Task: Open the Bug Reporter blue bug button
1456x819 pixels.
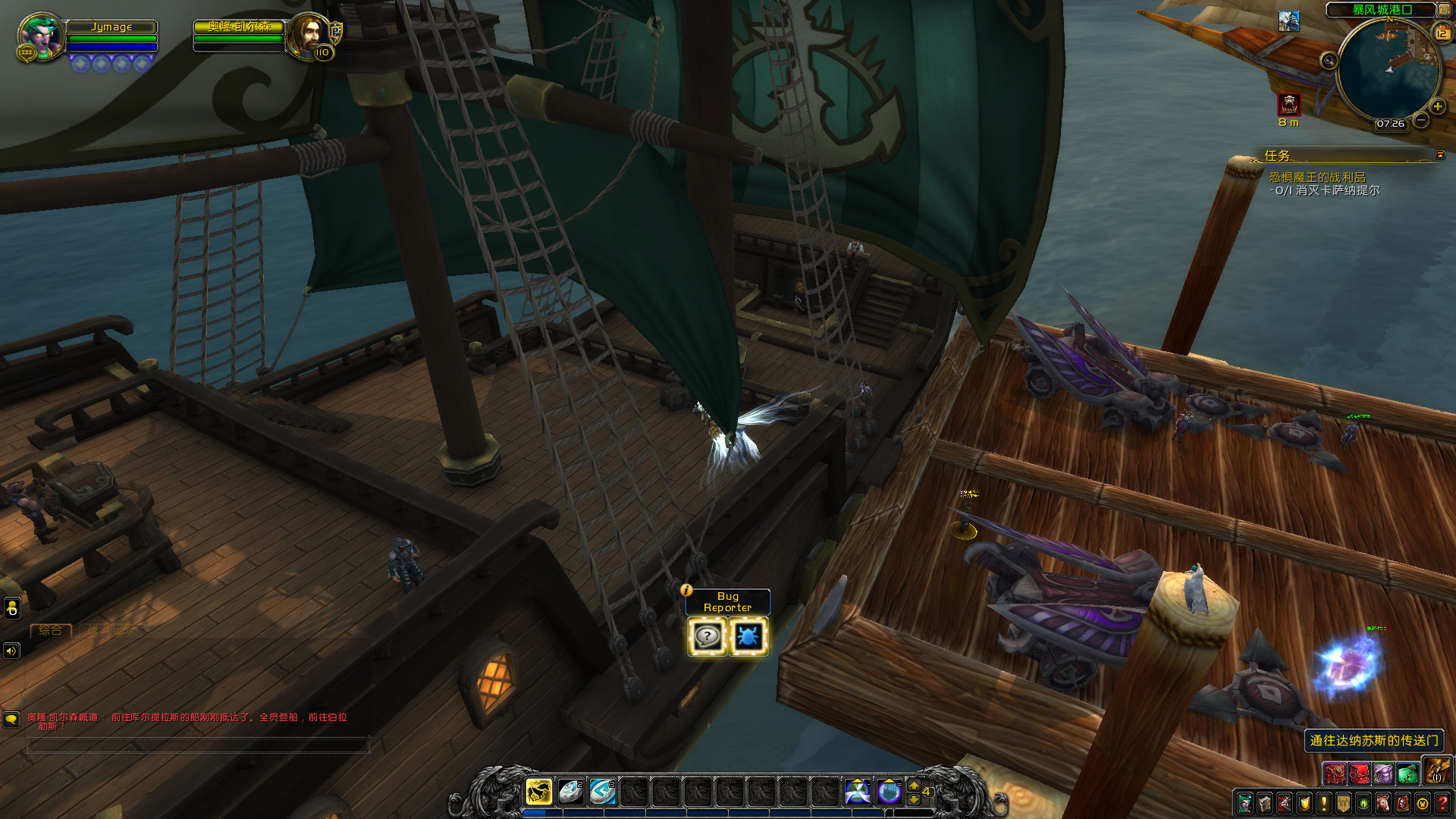Action: [x=748, y=636]
